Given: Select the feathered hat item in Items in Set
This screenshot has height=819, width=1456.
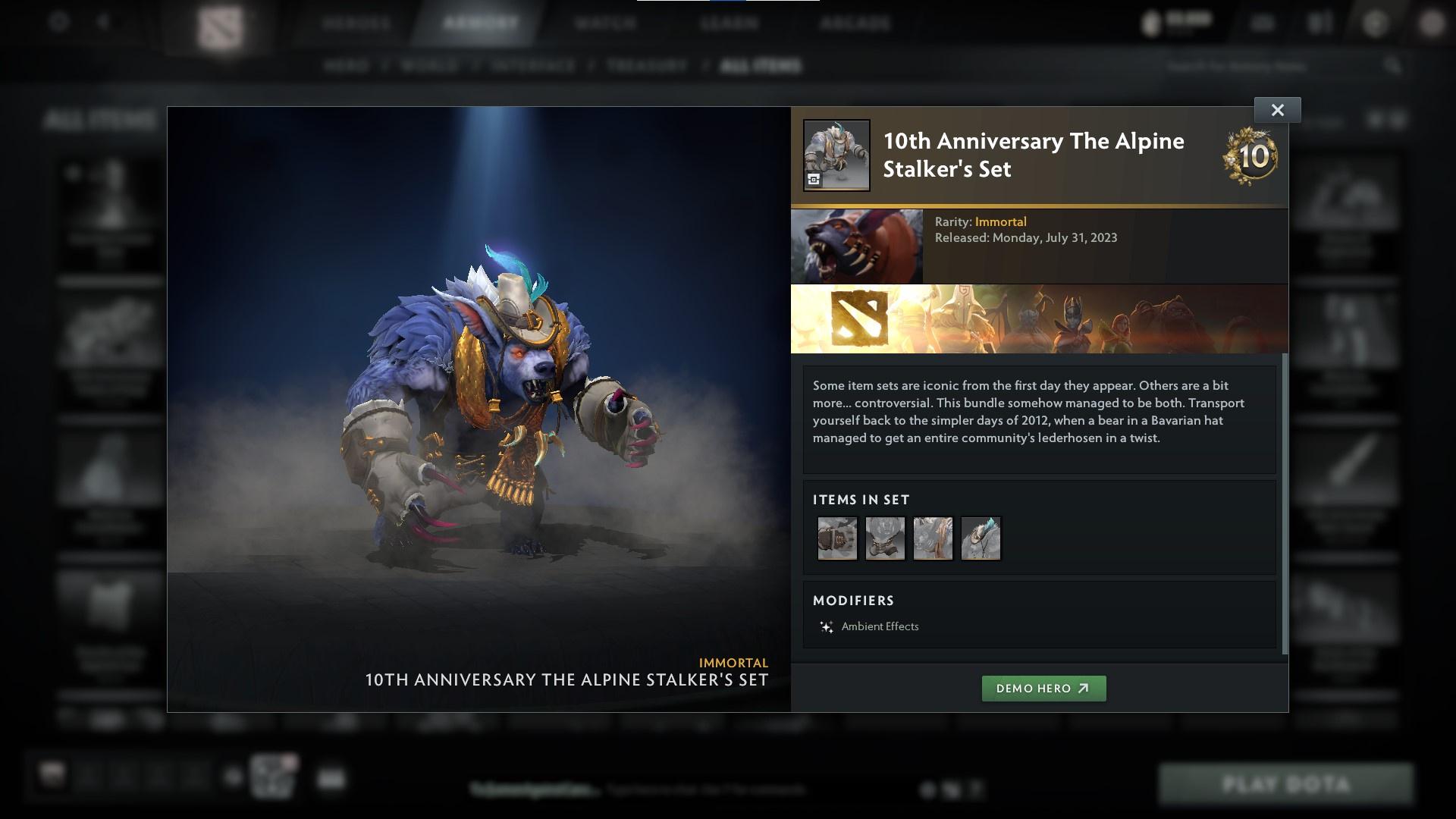Looking at the screenshot, I should pos(981,538).
